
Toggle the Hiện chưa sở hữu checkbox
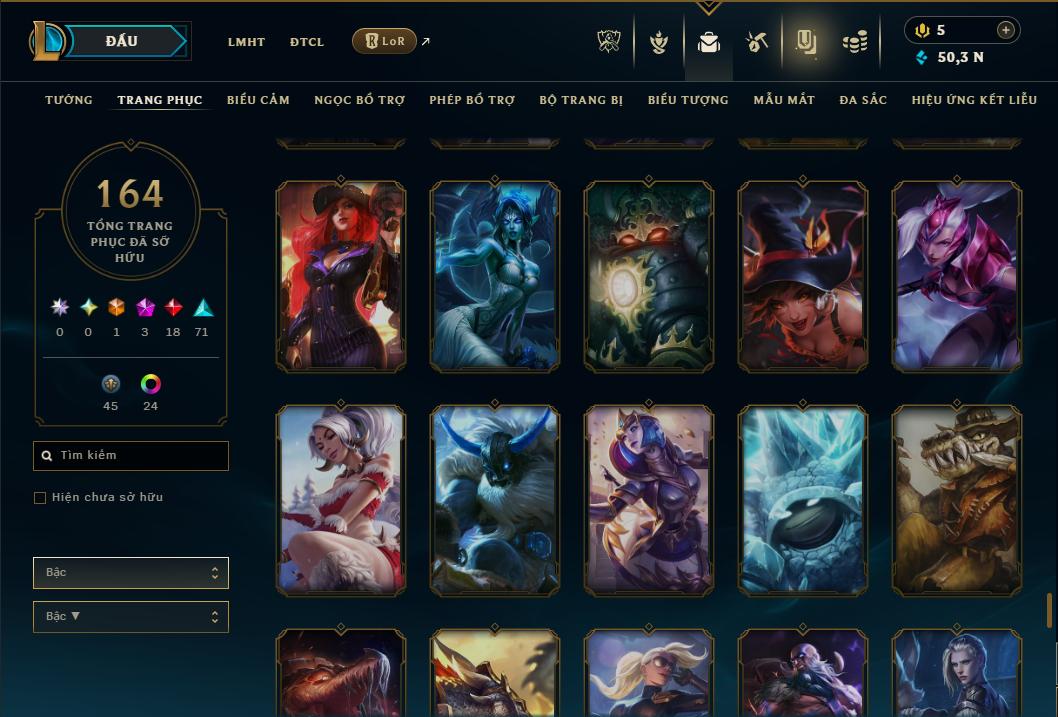[x=40, y=498]
